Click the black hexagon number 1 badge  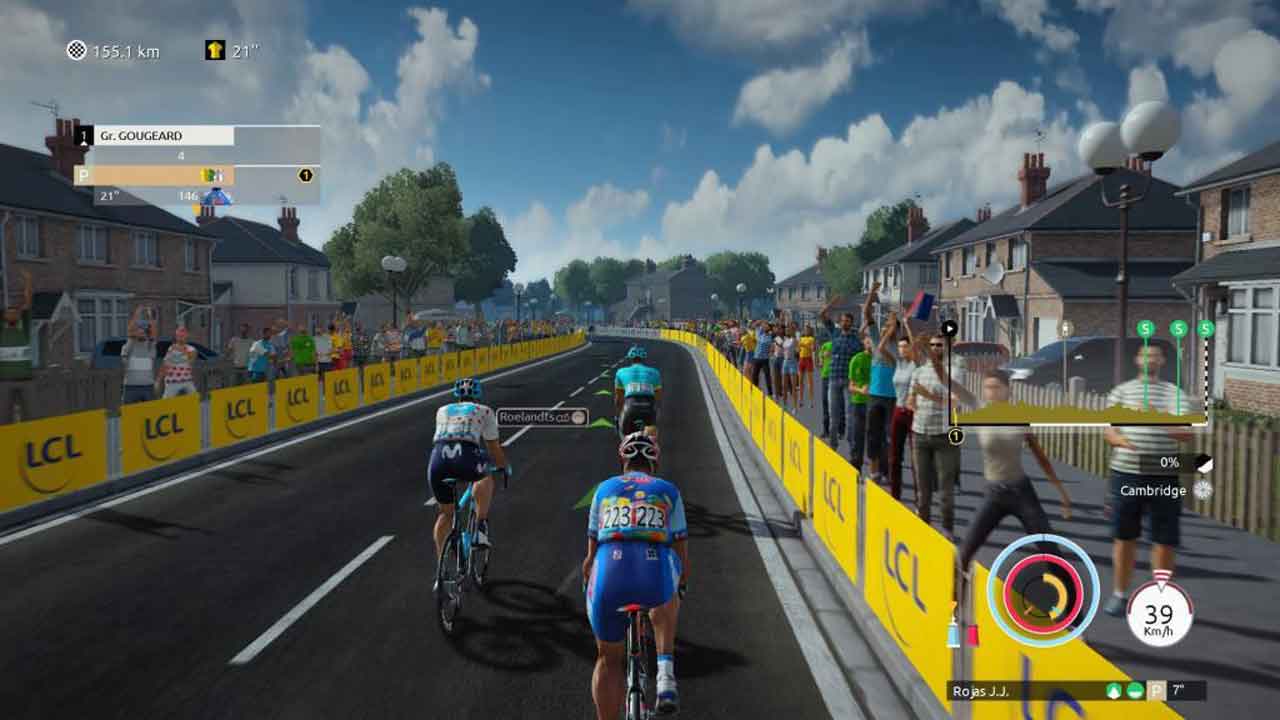(305, 175)
